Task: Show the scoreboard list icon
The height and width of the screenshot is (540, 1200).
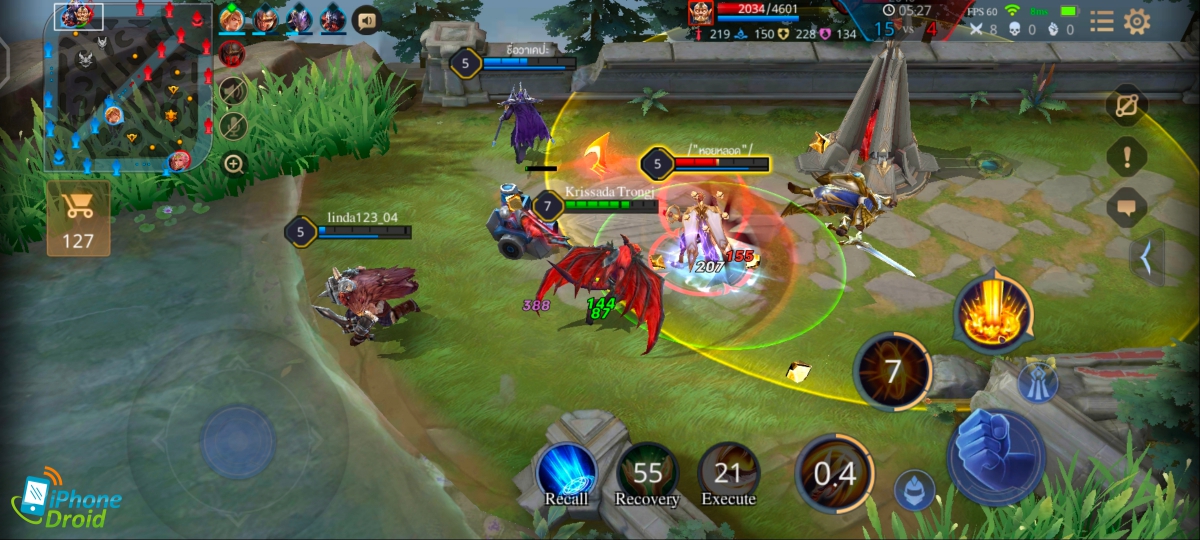Action: point(1102,21)
